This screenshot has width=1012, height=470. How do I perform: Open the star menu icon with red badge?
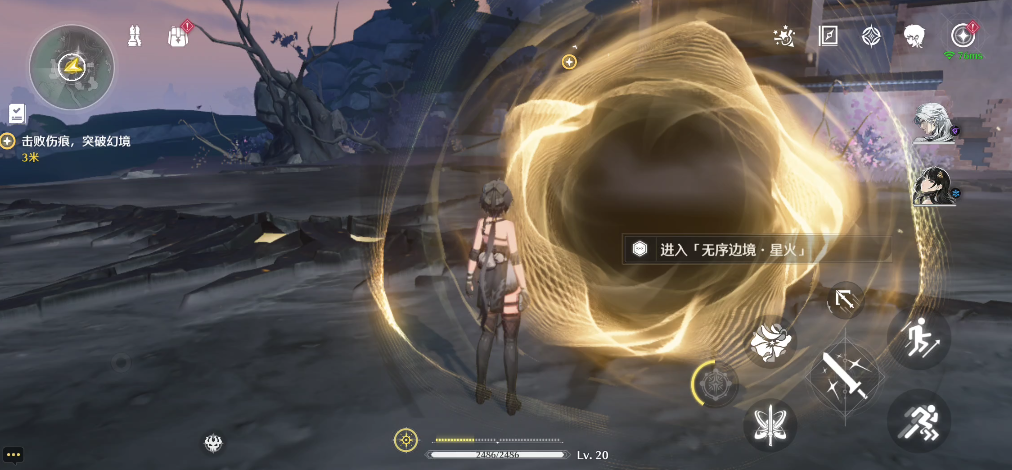tap(963, 36)
